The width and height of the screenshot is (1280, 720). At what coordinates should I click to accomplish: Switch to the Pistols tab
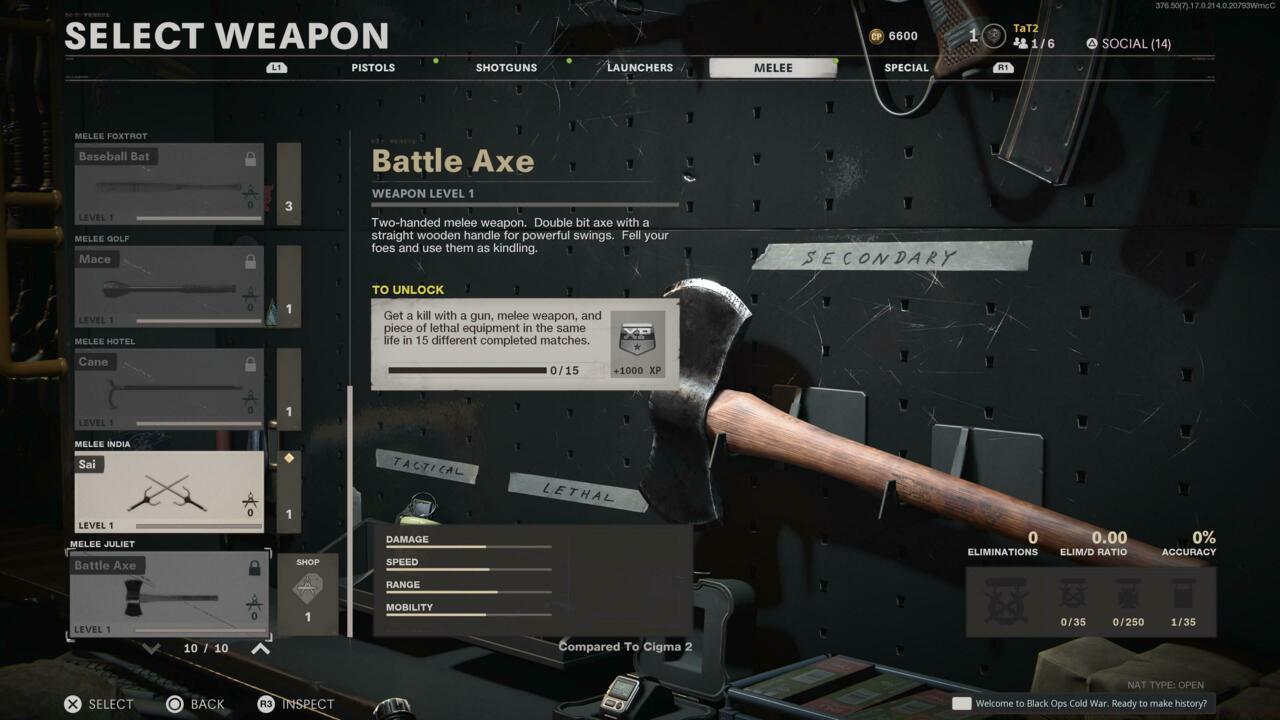[x=372, y=67]
